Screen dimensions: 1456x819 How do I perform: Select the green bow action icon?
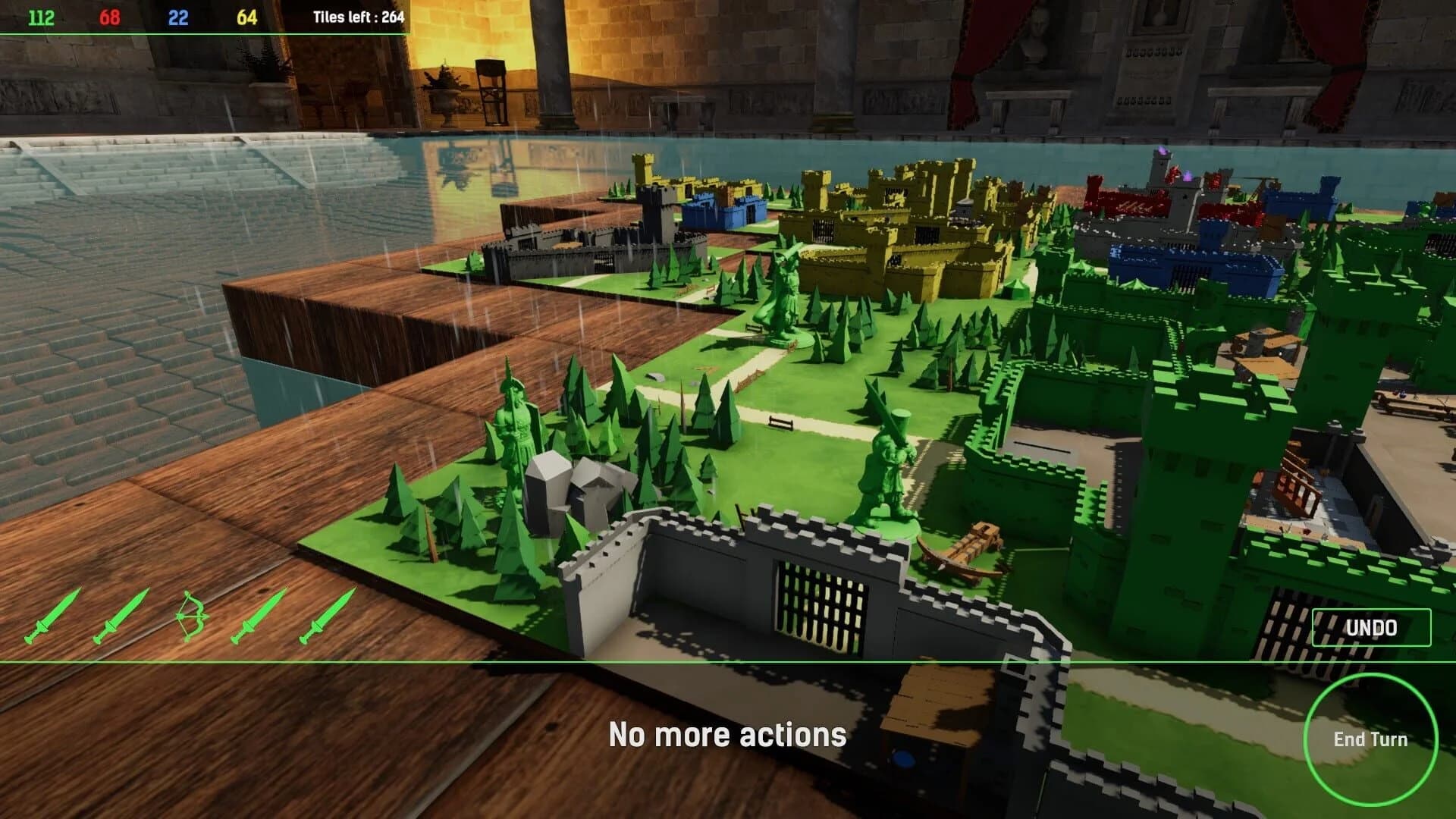192,616
